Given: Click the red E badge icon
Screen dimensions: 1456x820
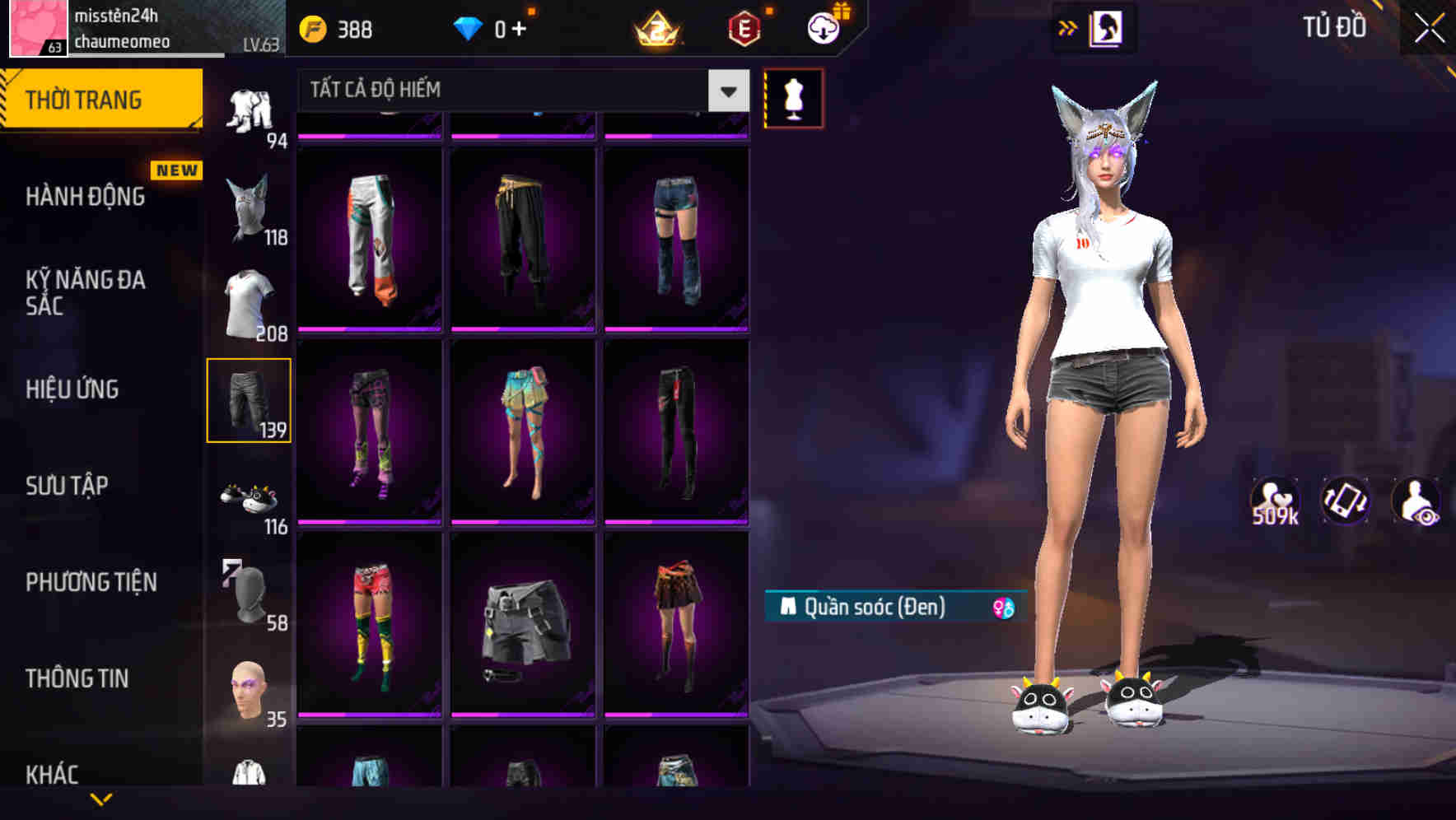Looking at the screenshot, I should (743, 27).
